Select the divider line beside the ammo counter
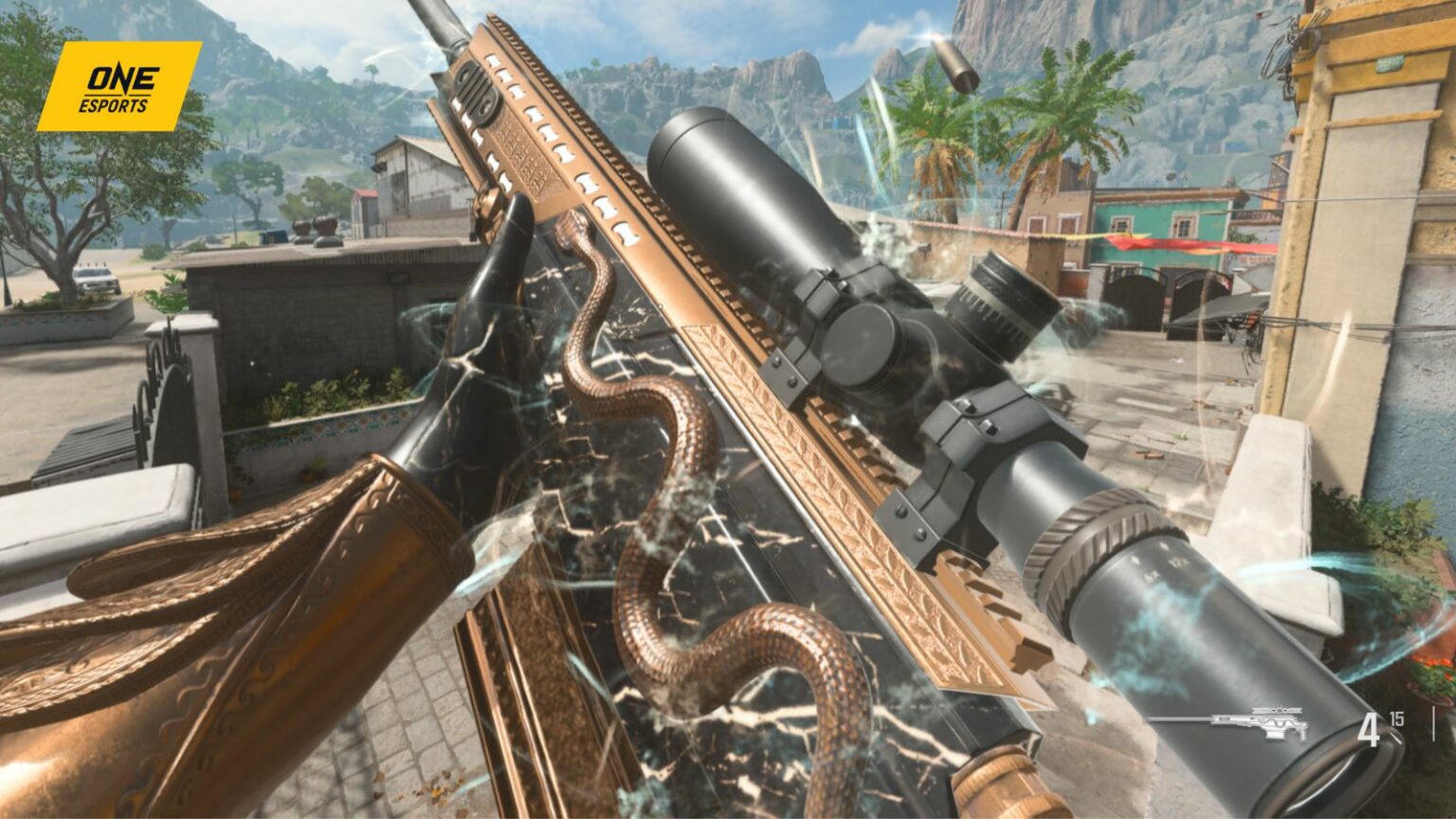1456x819 pixels. [x=1434, y=723]
